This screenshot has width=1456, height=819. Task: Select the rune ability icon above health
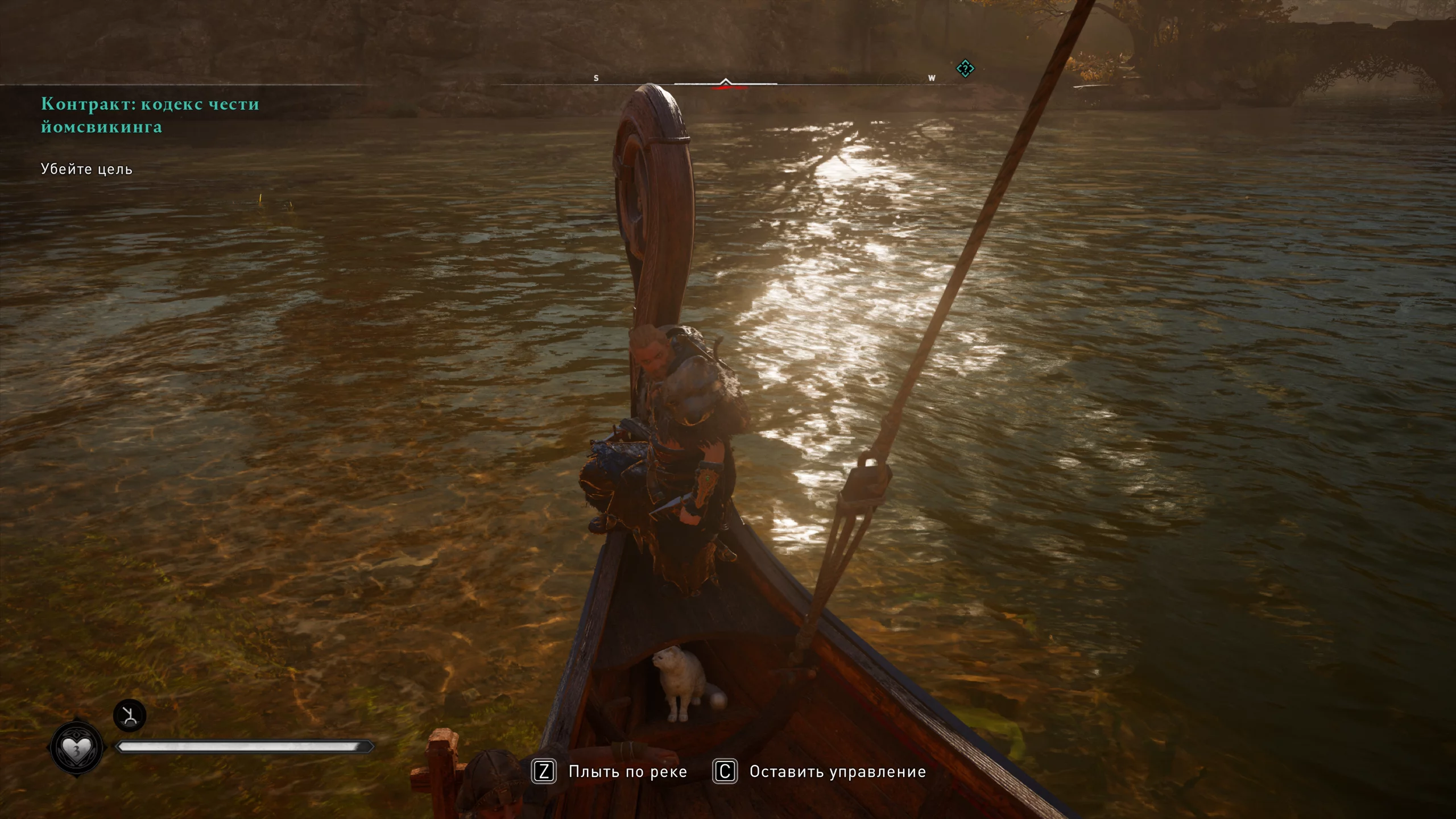click(130, 715)
